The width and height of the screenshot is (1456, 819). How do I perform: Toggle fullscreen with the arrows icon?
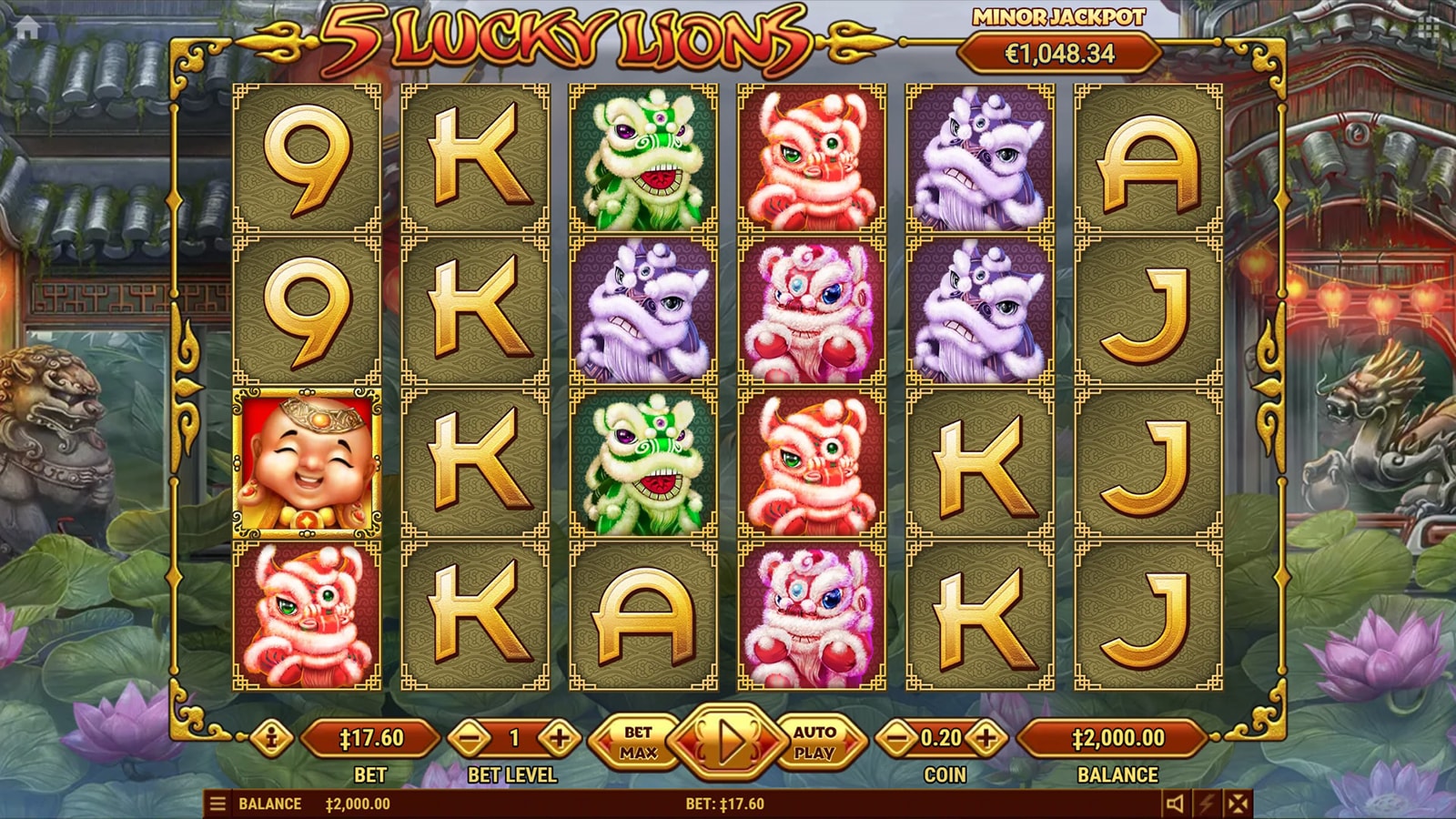(1238, 804)
